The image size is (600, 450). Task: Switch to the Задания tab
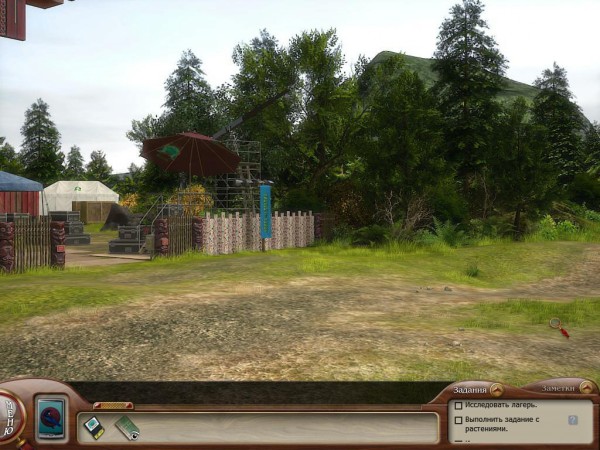(469, 390)
